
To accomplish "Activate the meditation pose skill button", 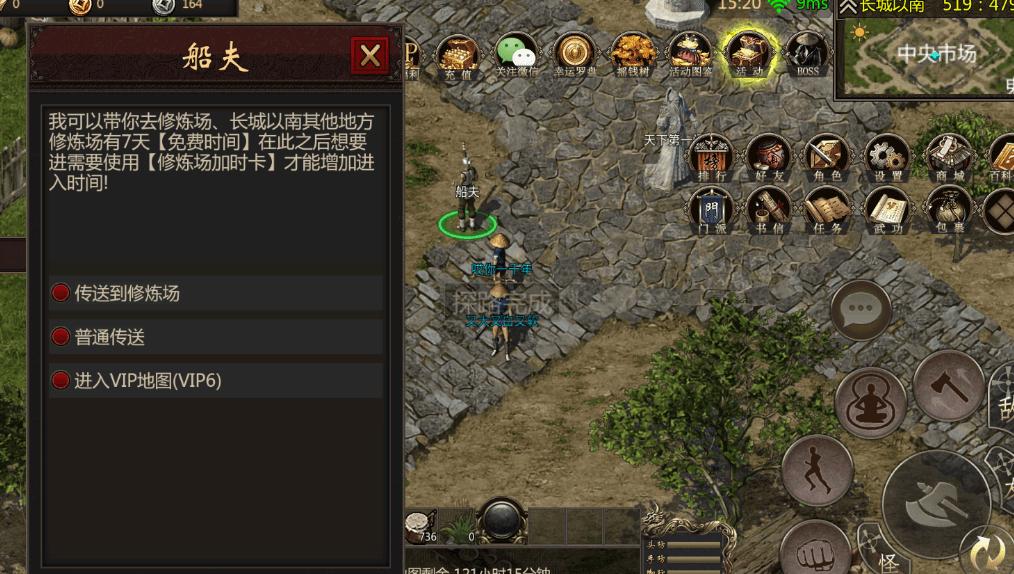I will coord(870,402).
